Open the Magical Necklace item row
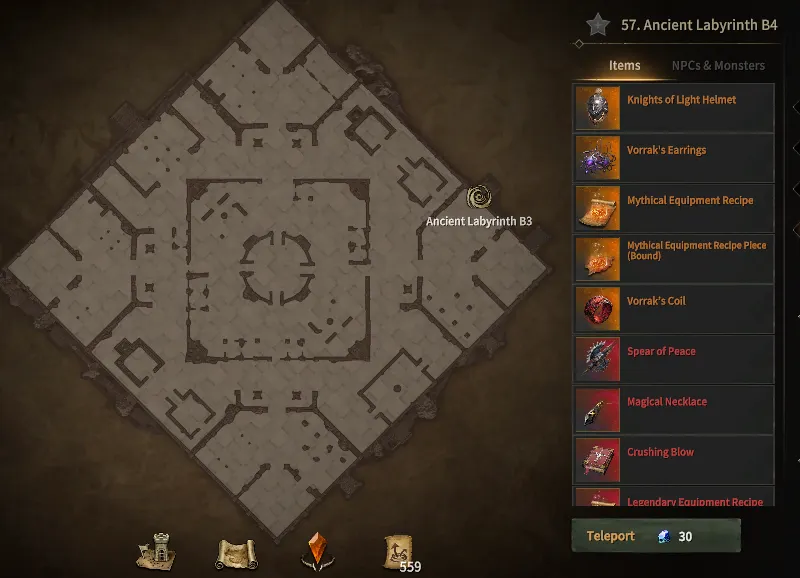This screenshot has height=578, width=800. tap(673, 410)
